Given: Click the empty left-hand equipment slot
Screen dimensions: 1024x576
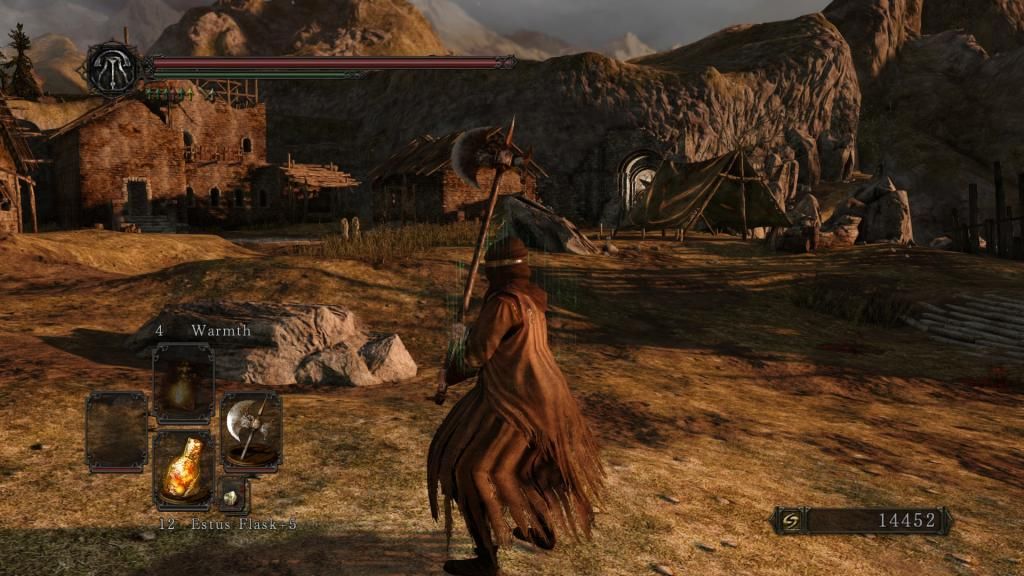Looking at the screenshot, I should tap(116, 430).
